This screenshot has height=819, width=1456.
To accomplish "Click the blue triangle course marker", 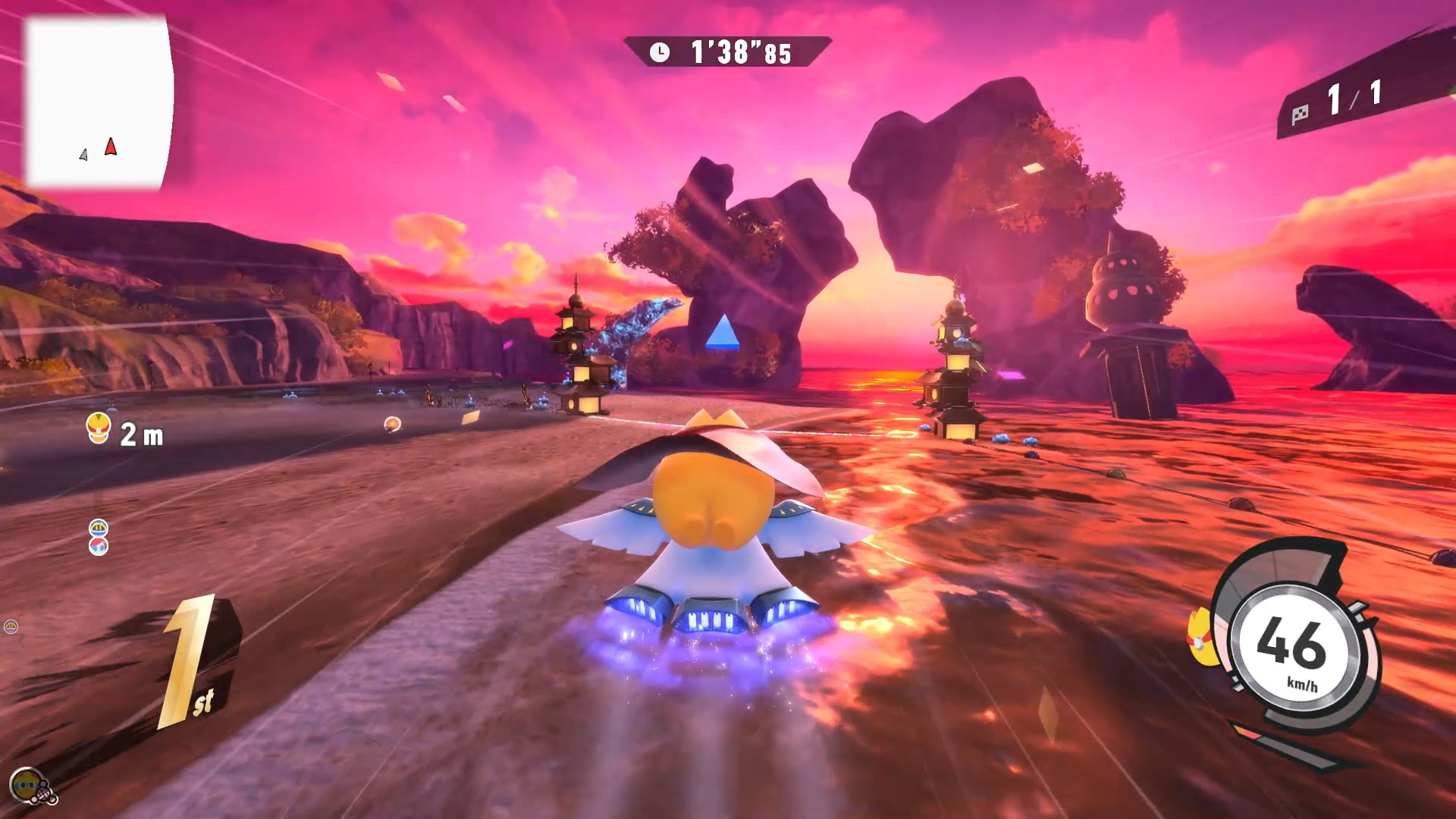I will tap(722, 332).
